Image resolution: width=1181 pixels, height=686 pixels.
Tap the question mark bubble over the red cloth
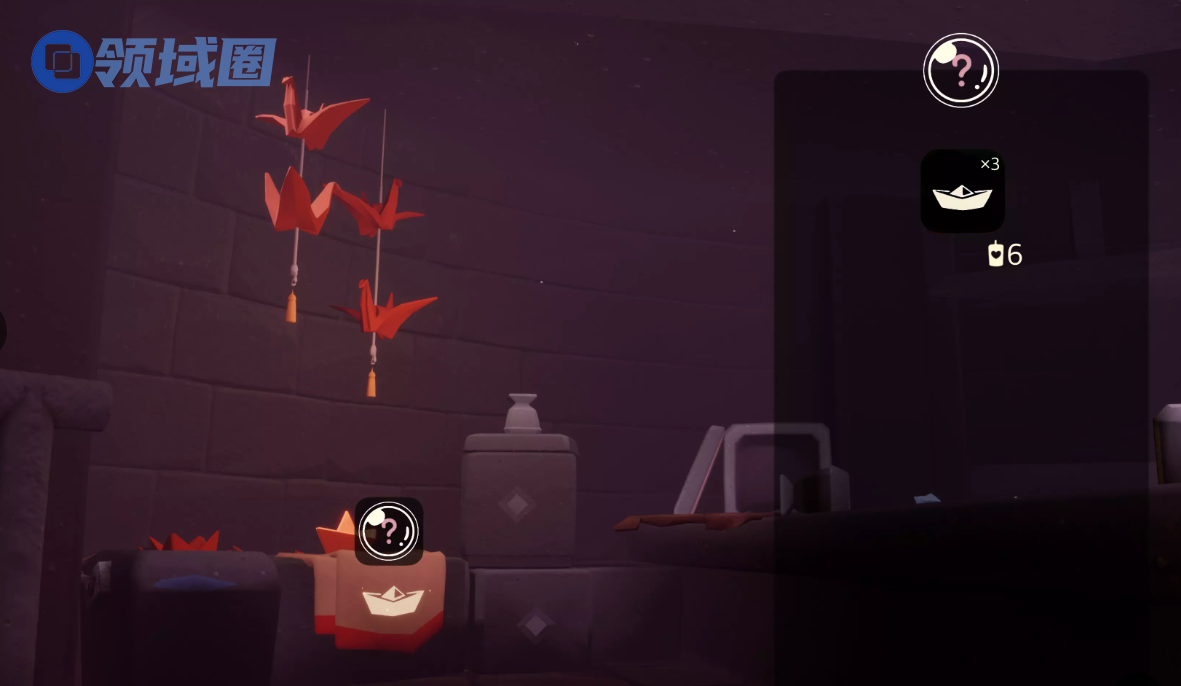[389, 531]
